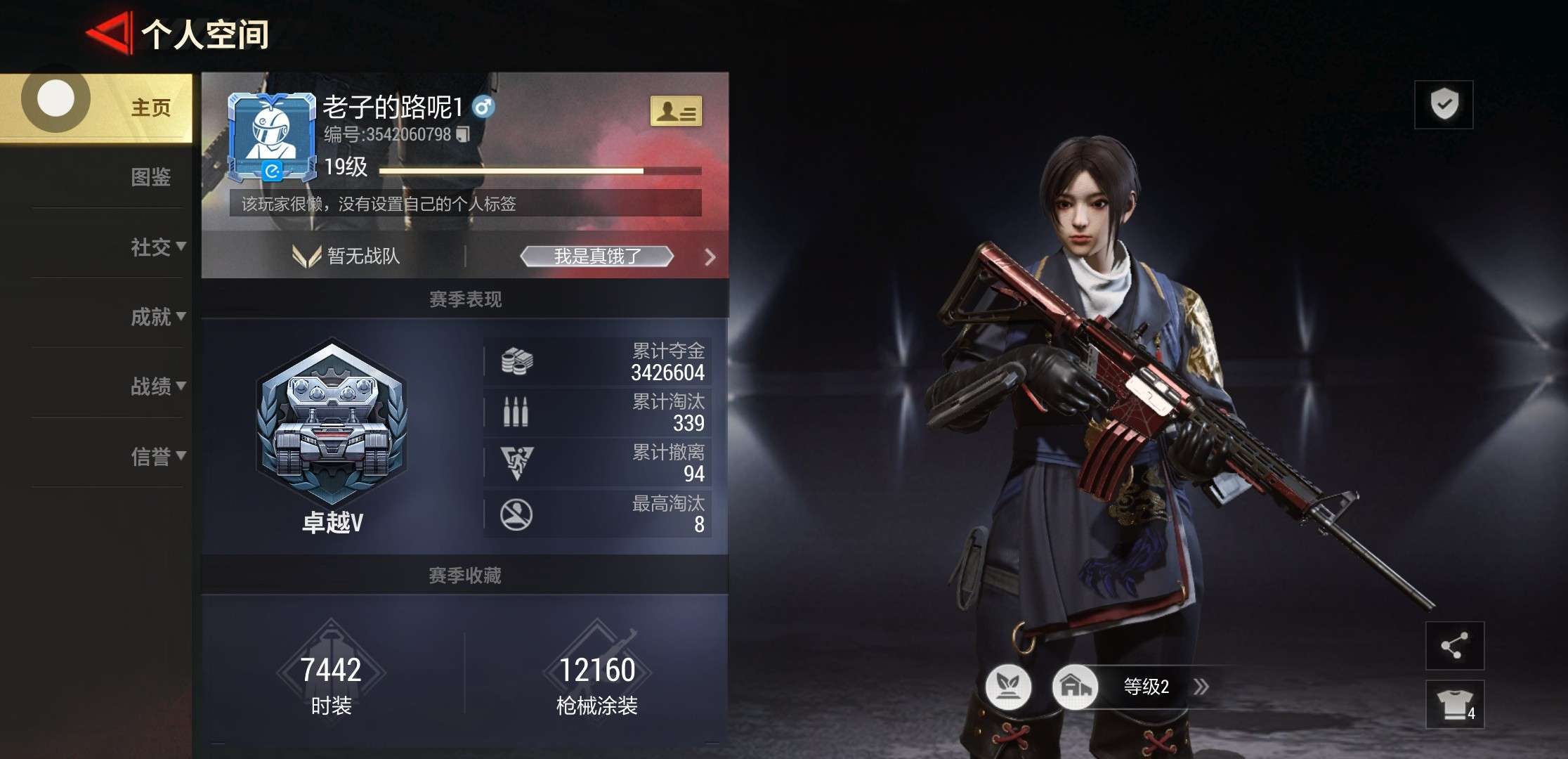Open the yellow profile card button

click(675, 111)
